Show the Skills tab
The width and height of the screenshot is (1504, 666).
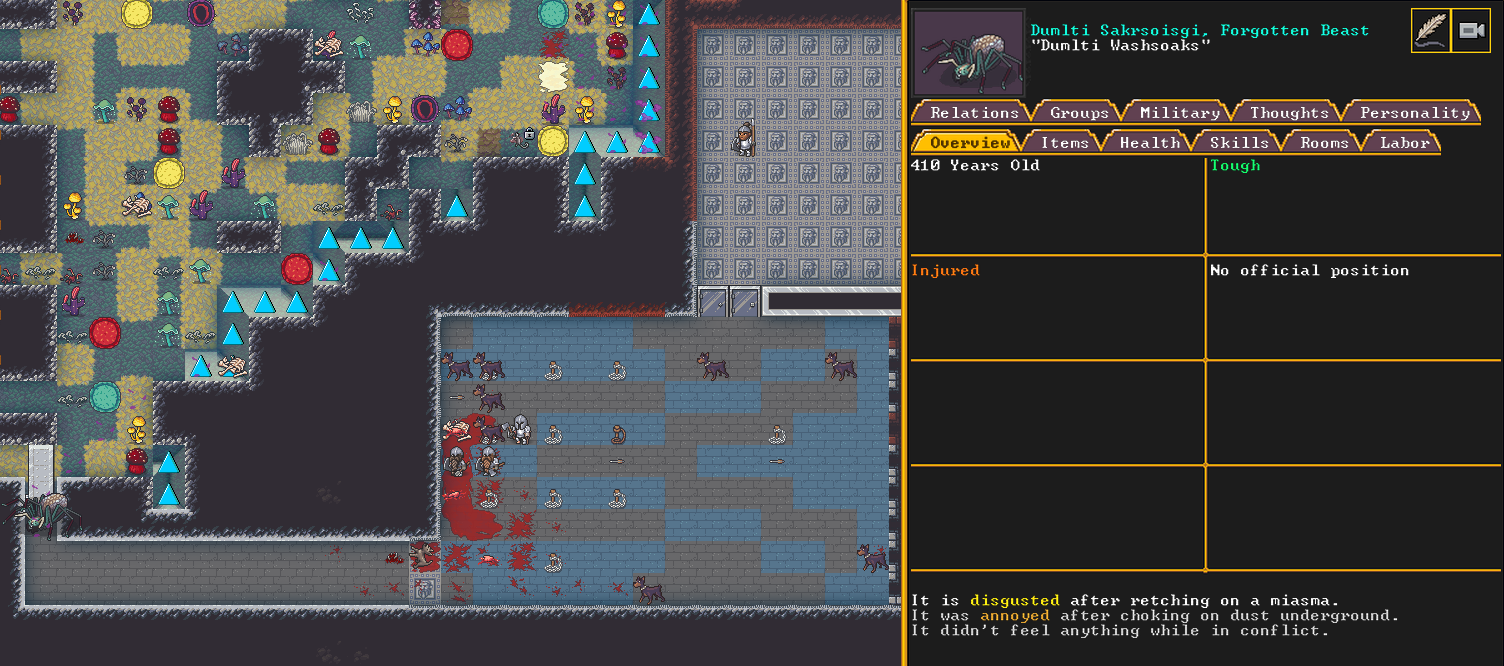click(1238, 143)
